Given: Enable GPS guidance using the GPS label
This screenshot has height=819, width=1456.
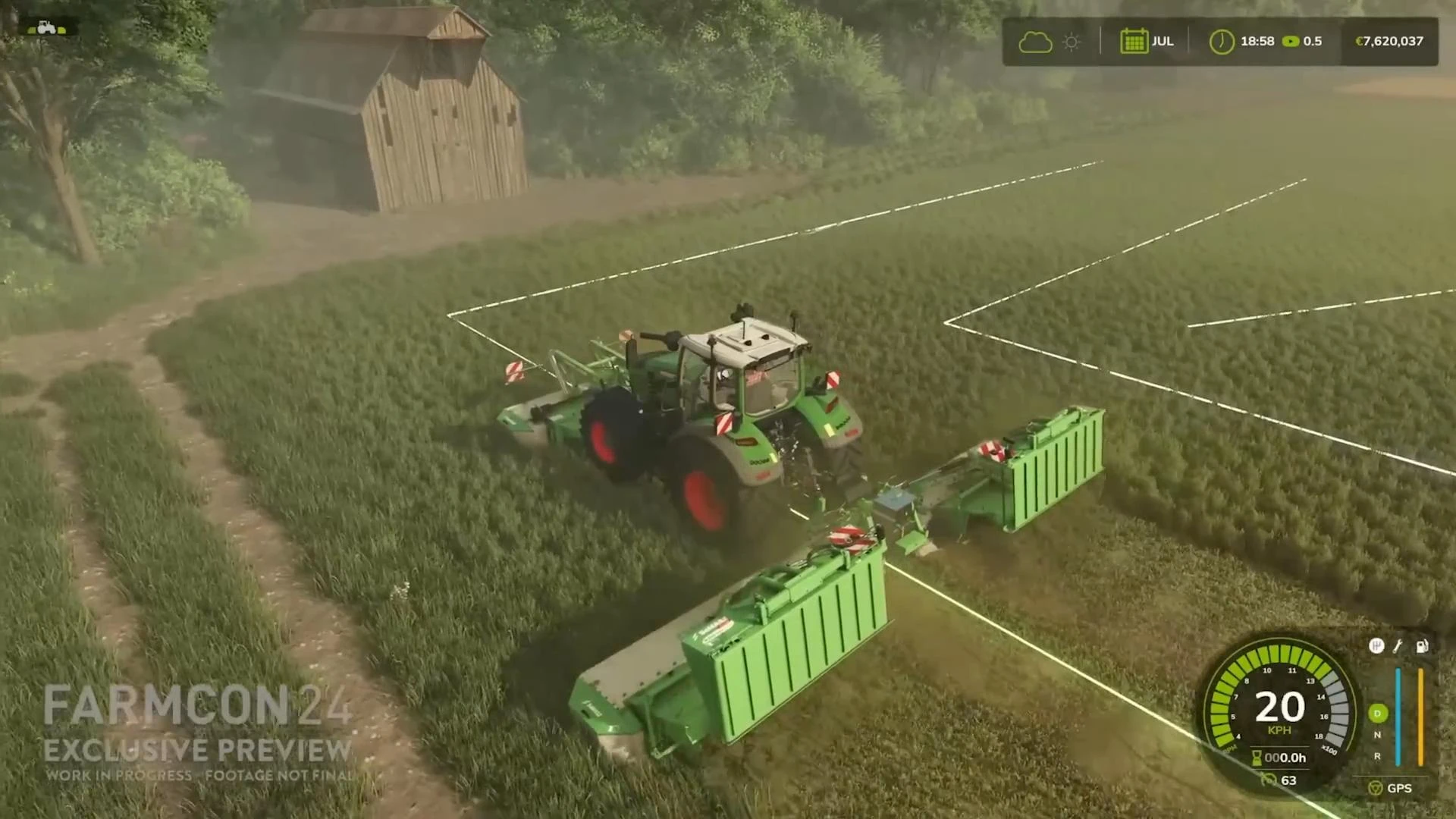Looking at the screenshot, I should (1401, 789).
